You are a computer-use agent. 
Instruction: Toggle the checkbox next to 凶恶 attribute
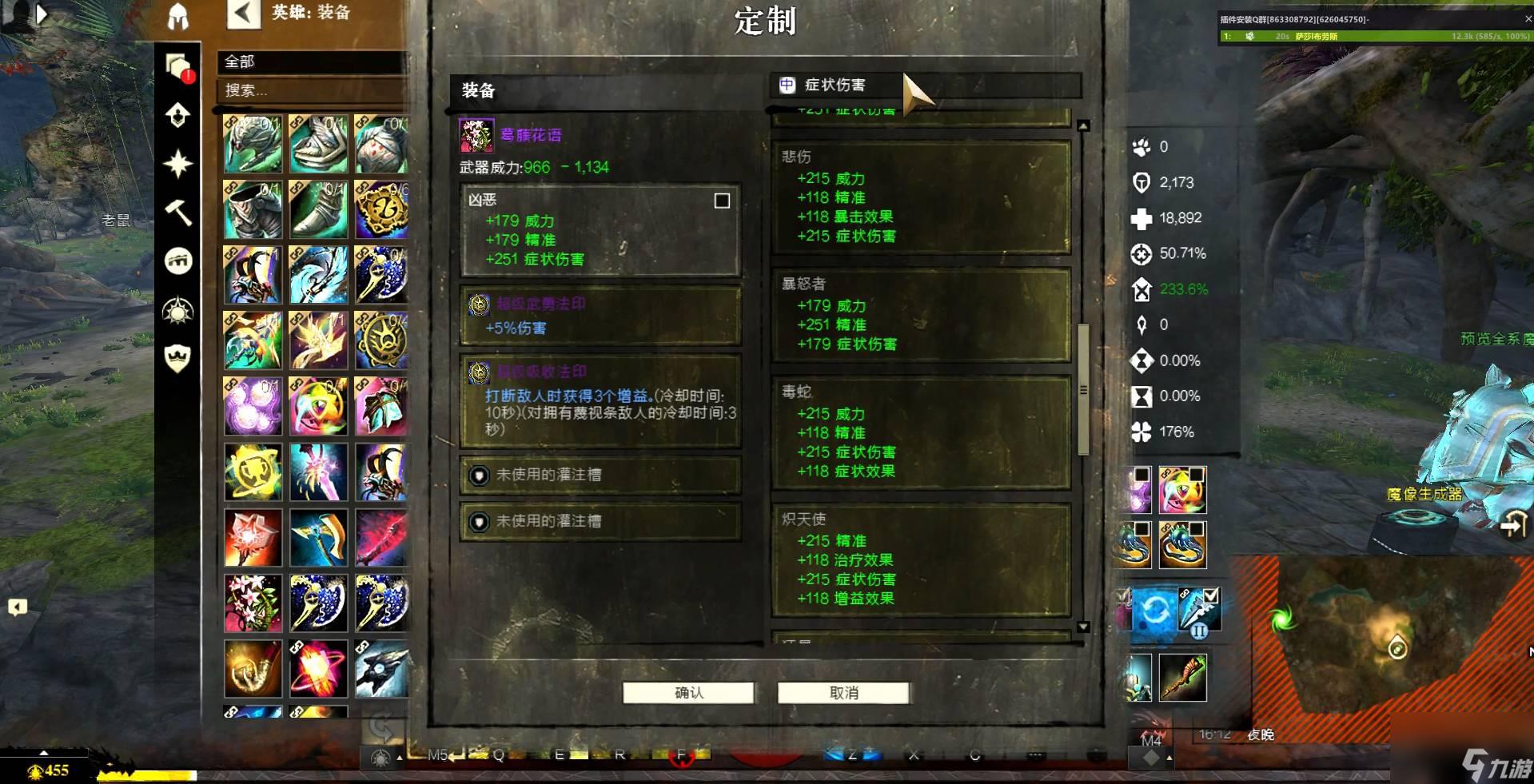click(x=722, y=201)
